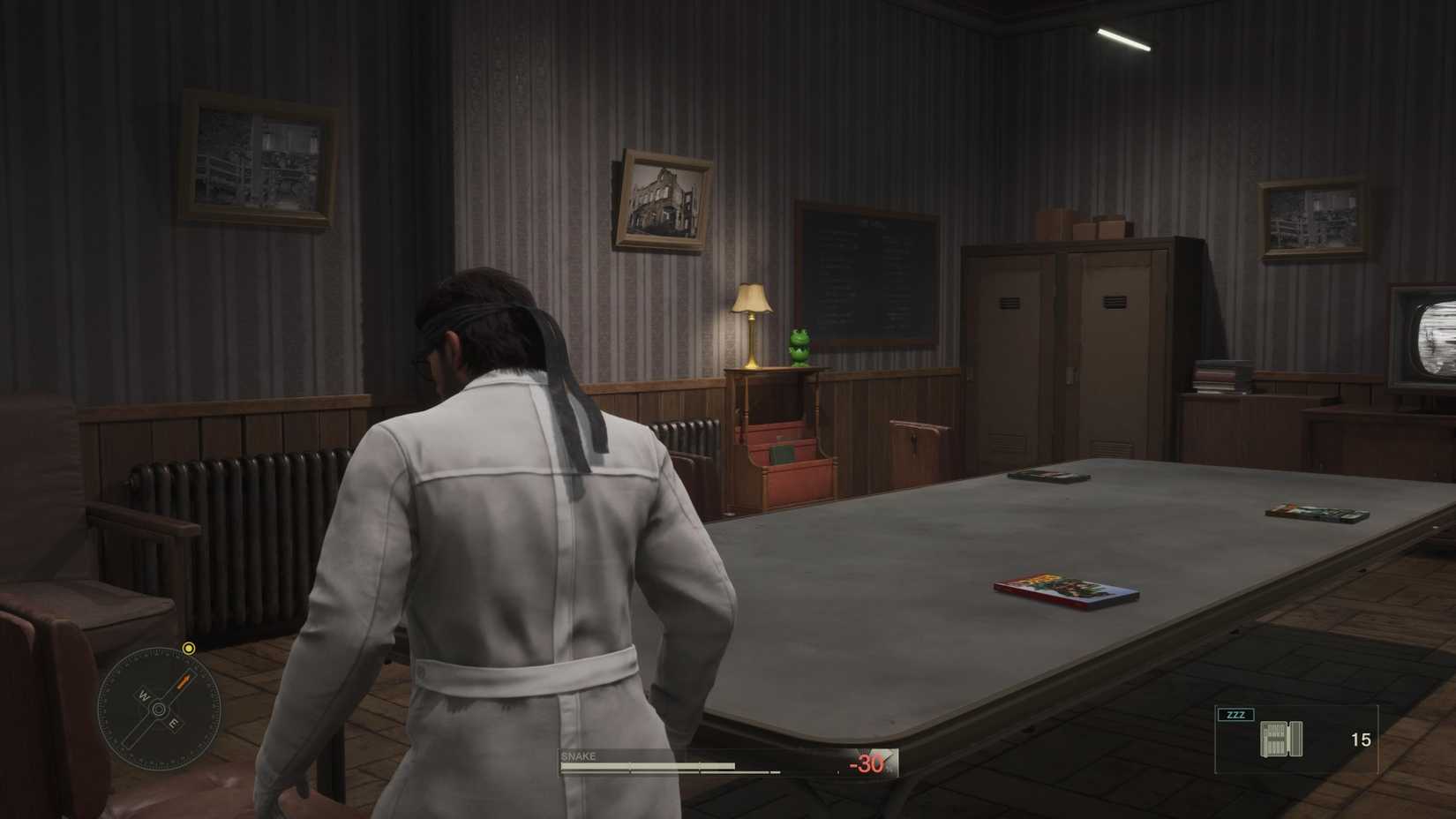The image size is (1456, 819).
Task: Select the yellow objective marker on the compass
Action: 188,649
